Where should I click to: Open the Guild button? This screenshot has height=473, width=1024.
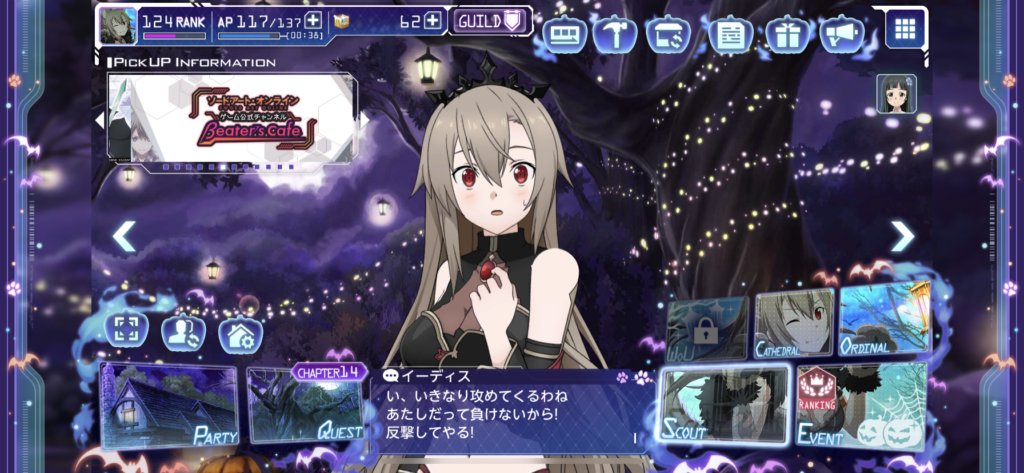[x=489, y=21]
